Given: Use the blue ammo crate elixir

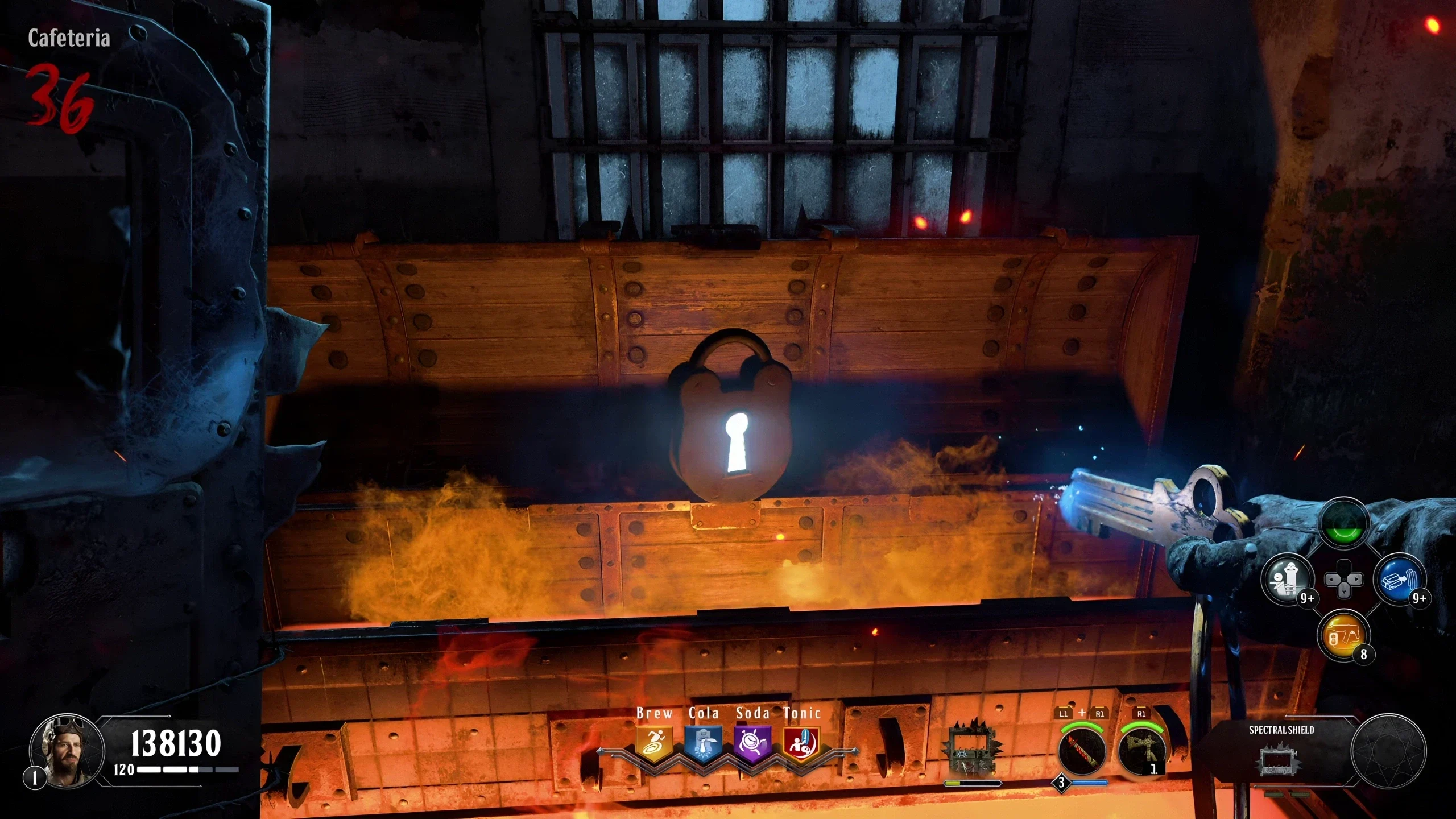Looking at the screenshot, I should pyautogui.click(x=1399, y=580).
